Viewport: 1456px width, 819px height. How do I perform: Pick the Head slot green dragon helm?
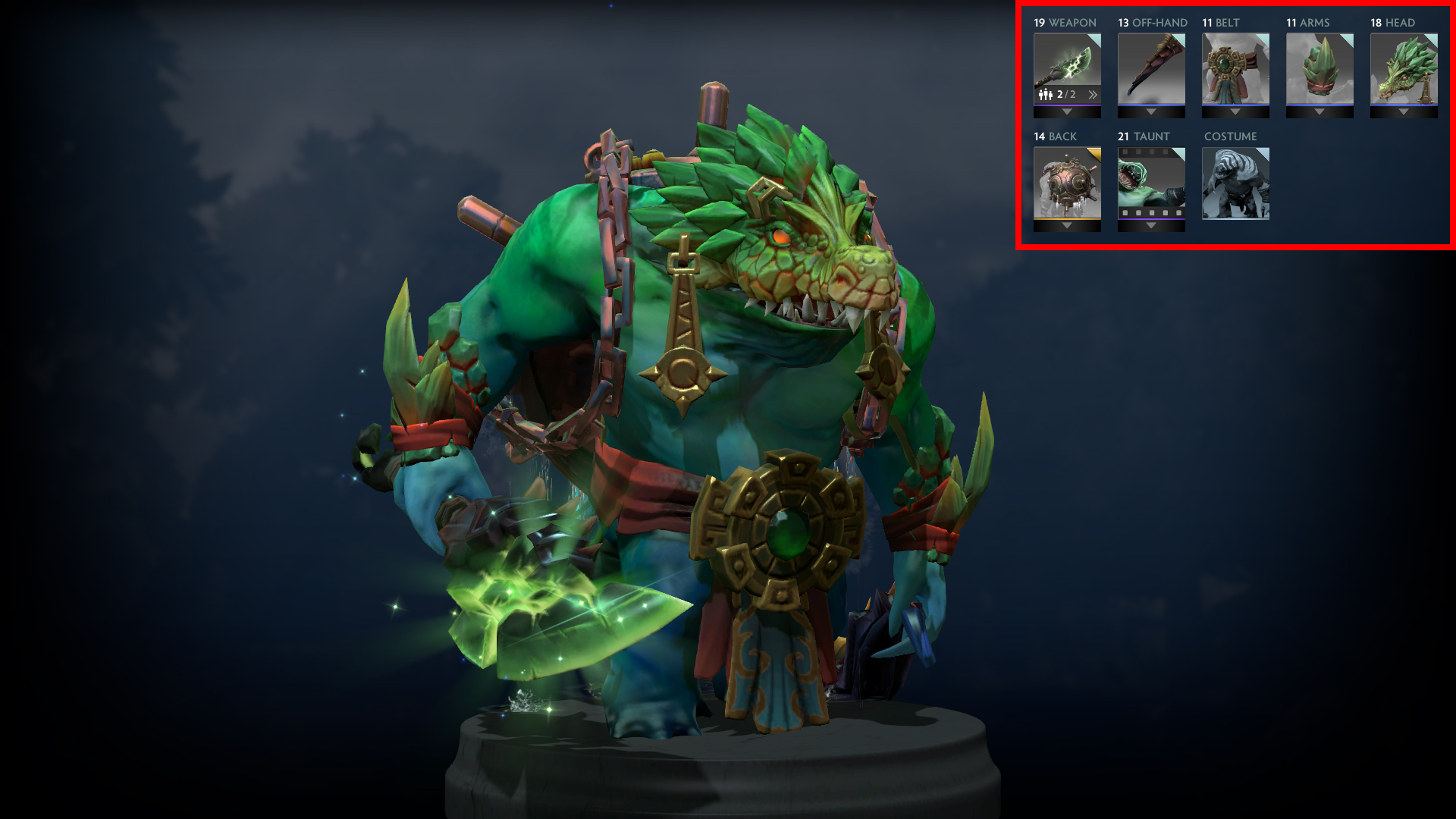coord(1403,68)
